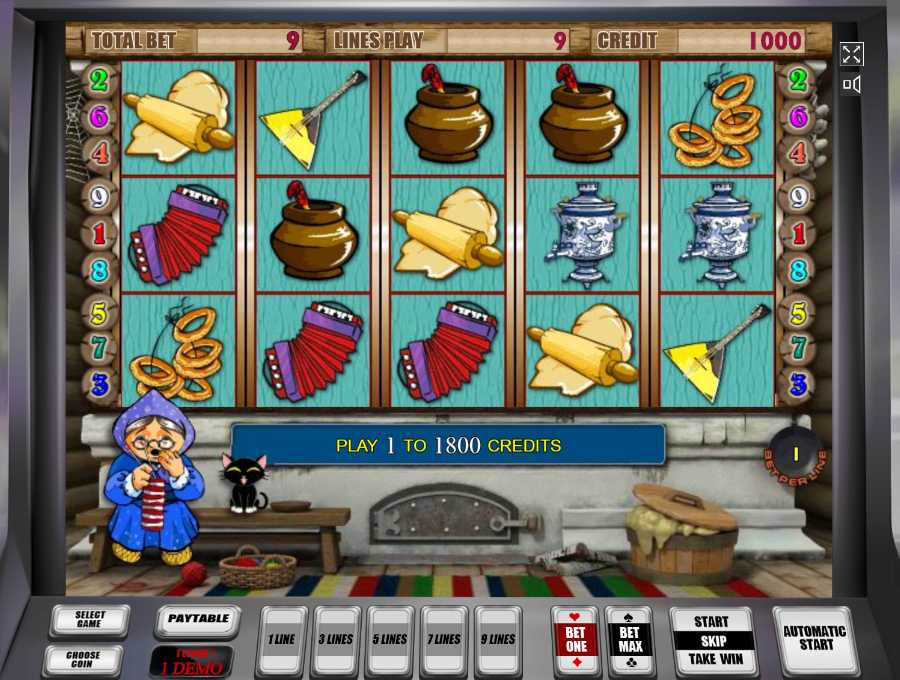
Task: Select the 1 Line button
Action: click(x=281, y=639)
